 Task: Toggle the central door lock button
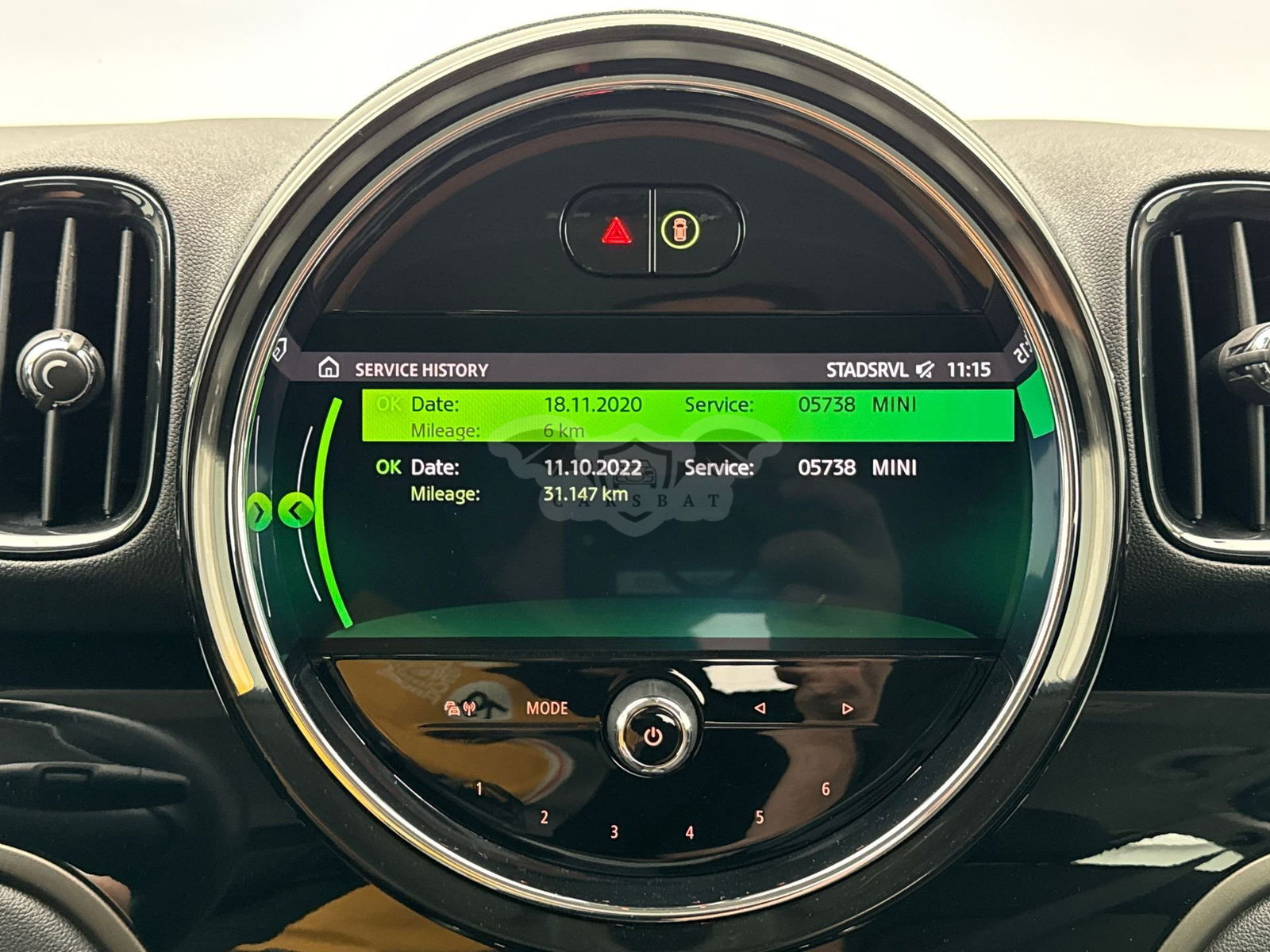click(682, 230)
